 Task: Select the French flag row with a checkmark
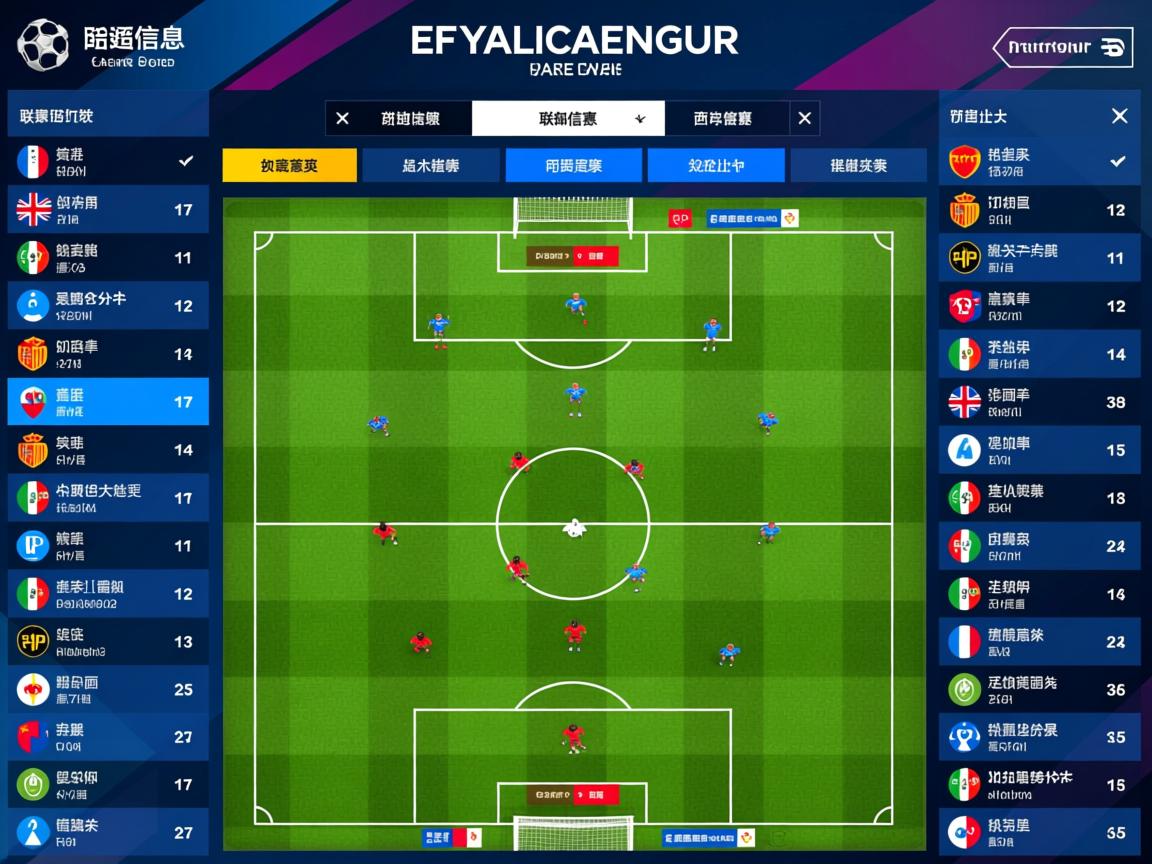[x=108, y=161]
